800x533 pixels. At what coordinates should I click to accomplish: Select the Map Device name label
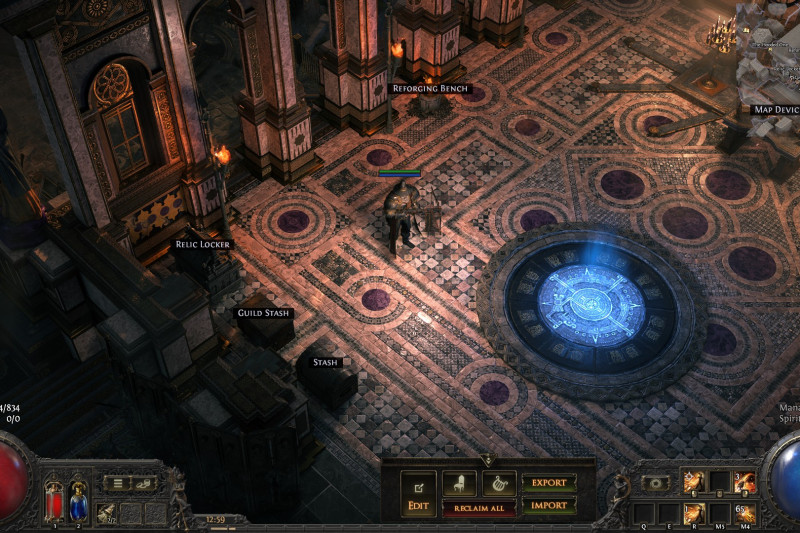point(774,109)
